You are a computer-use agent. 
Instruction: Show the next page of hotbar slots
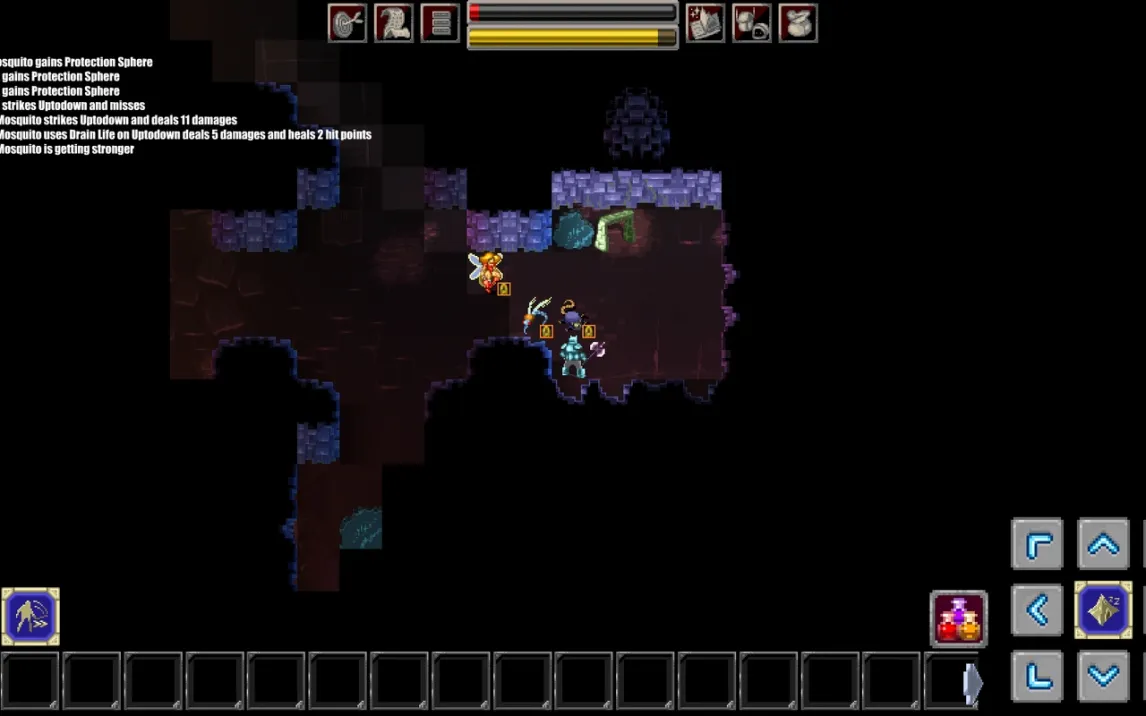click(971, 682)
